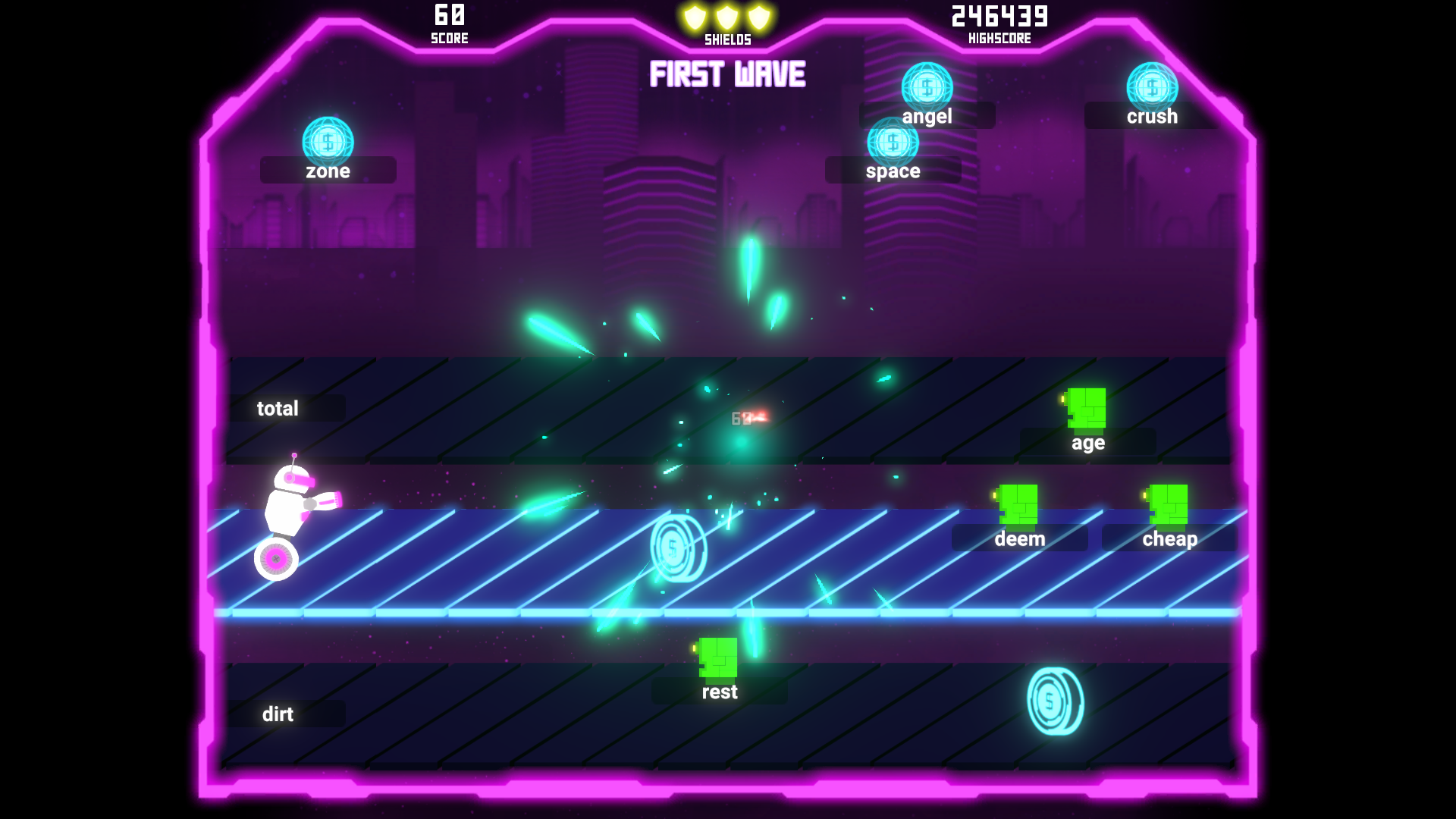Click the SHIELDS label under the shields
This screenshot has height=819, width=1456.
pos(726,39)
